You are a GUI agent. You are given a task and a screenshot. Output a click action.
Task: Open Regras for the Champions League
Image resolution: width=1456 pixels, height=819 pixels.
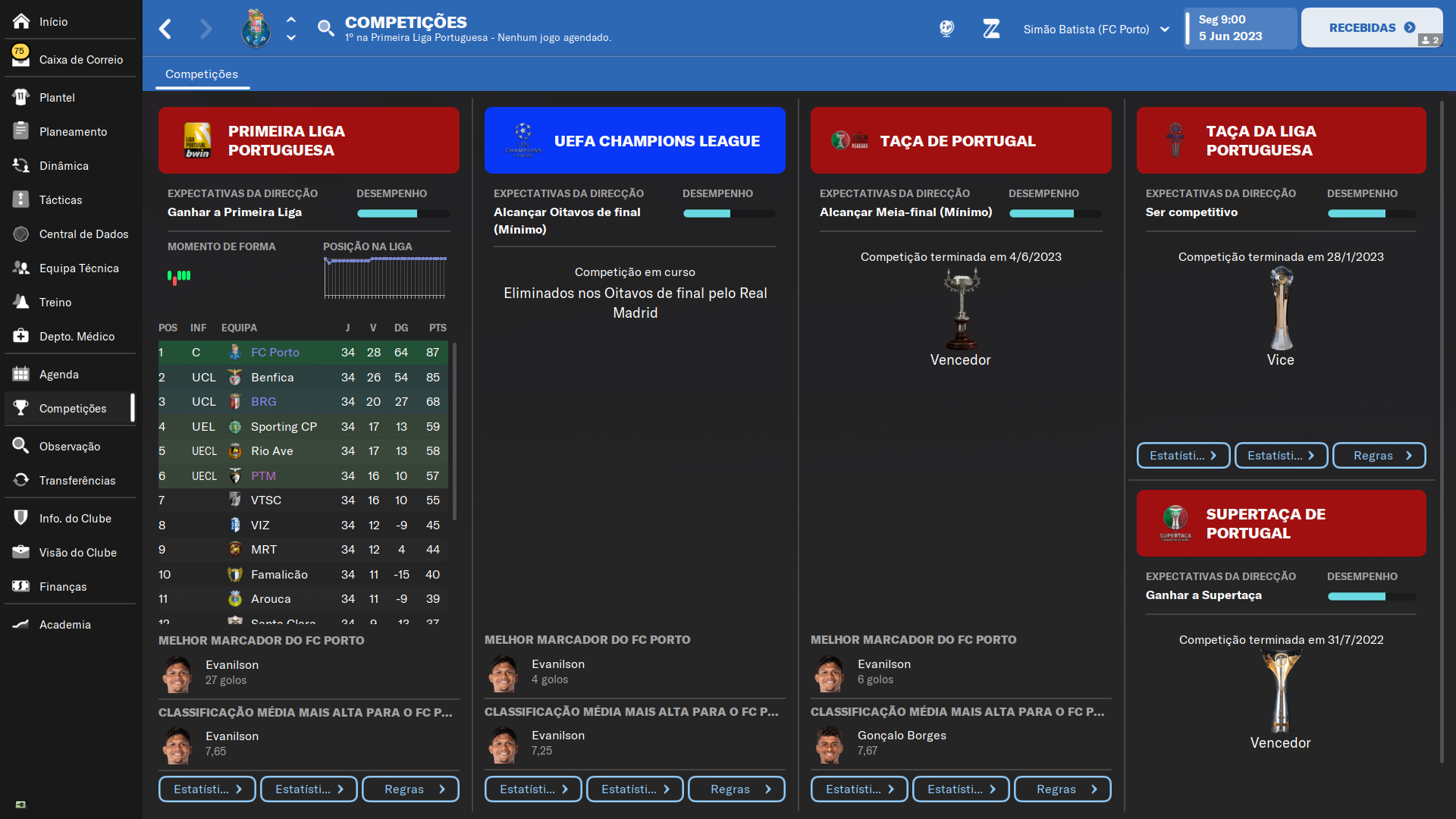click(736, 789)
